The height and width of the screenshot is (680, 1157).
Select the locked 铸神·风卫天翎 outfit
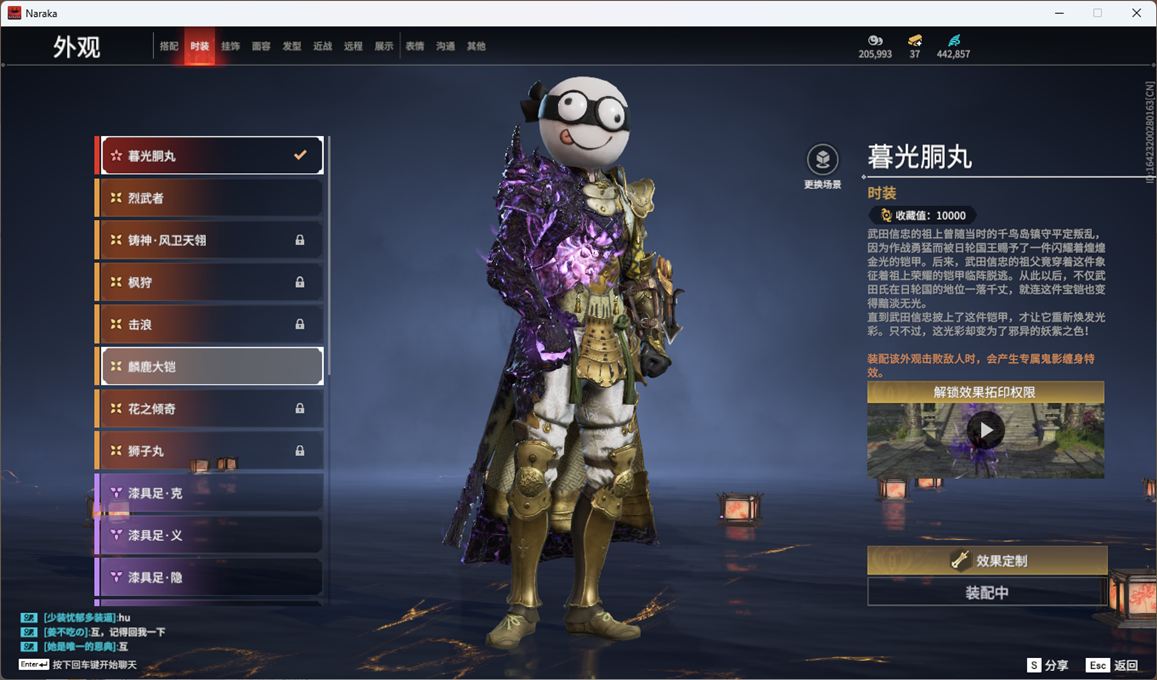point(210,240)
